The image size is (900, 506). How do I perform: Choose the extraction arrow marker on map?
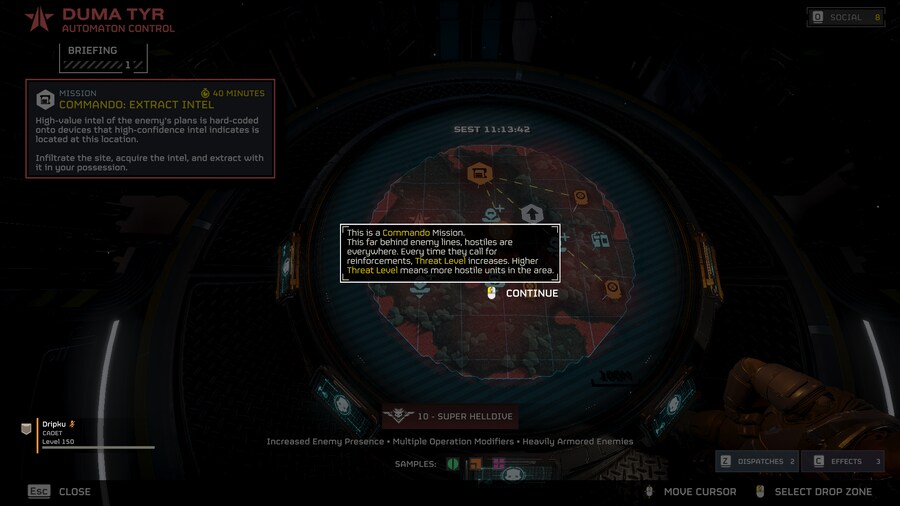532,213
